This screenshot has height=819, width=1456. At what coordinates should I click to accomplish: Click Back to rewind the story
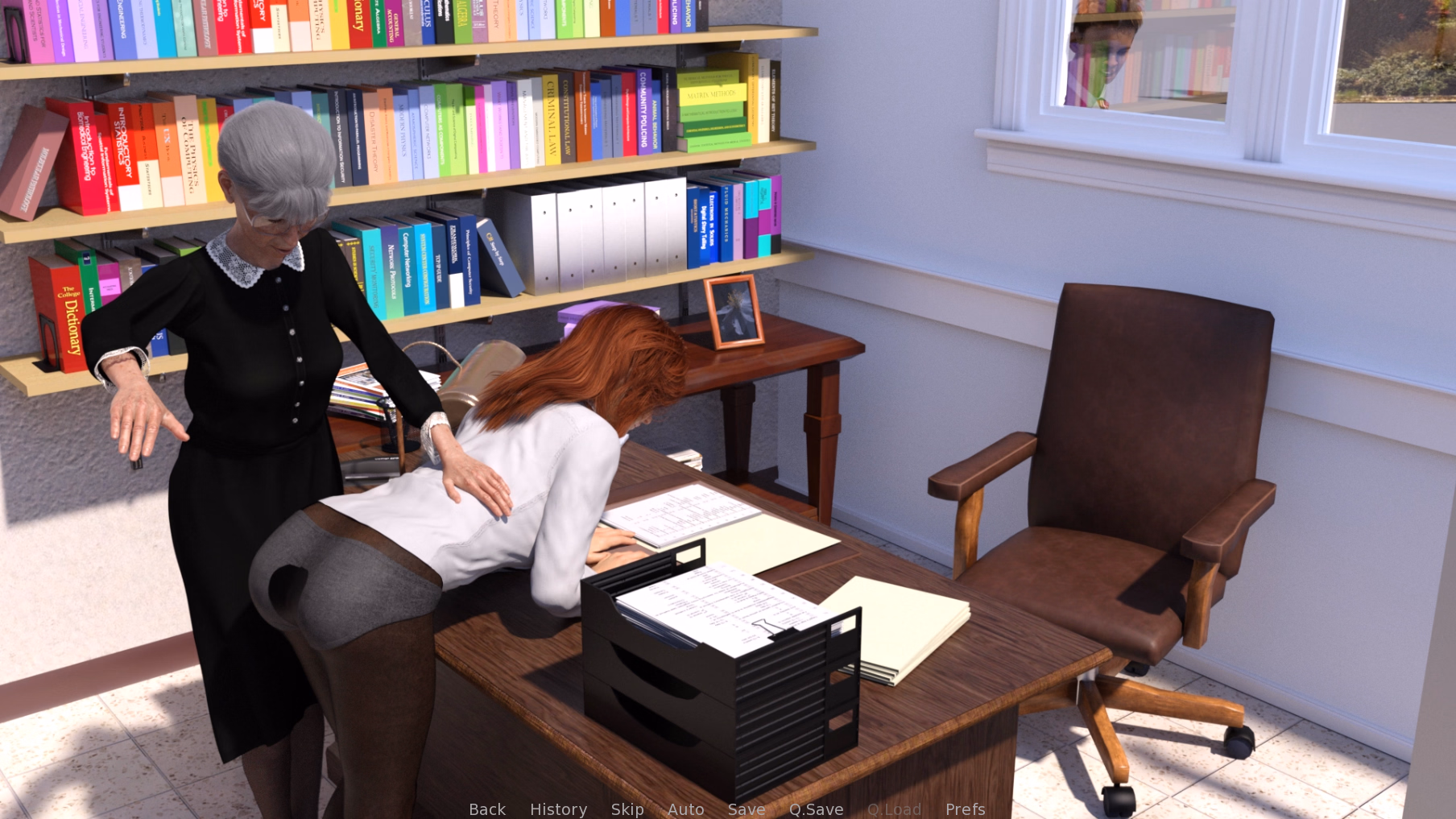[x=486, y=809]
